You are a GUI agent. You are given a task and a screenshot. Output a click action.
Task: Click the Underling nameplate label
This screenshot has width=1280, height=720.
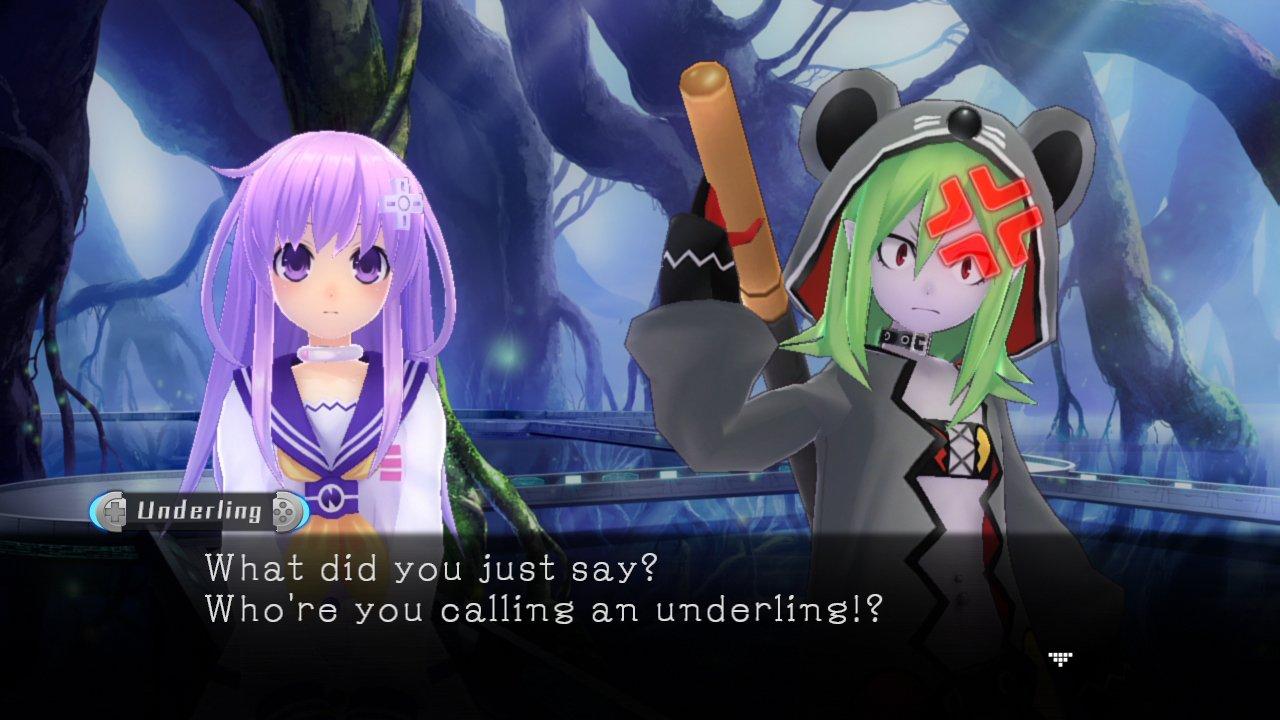198,509
